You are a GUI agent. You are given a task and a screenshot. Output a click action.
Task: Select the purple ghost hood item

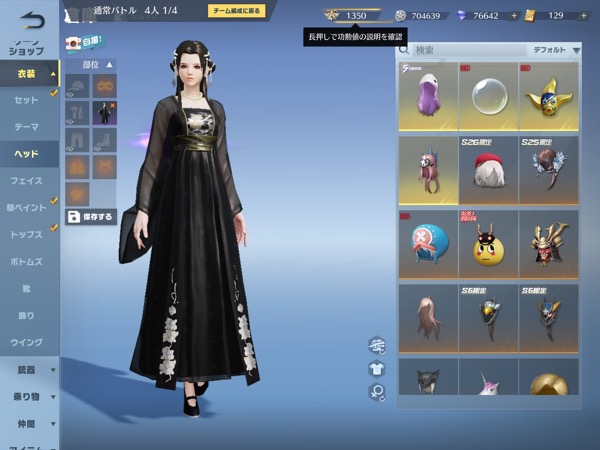(429, 97)
